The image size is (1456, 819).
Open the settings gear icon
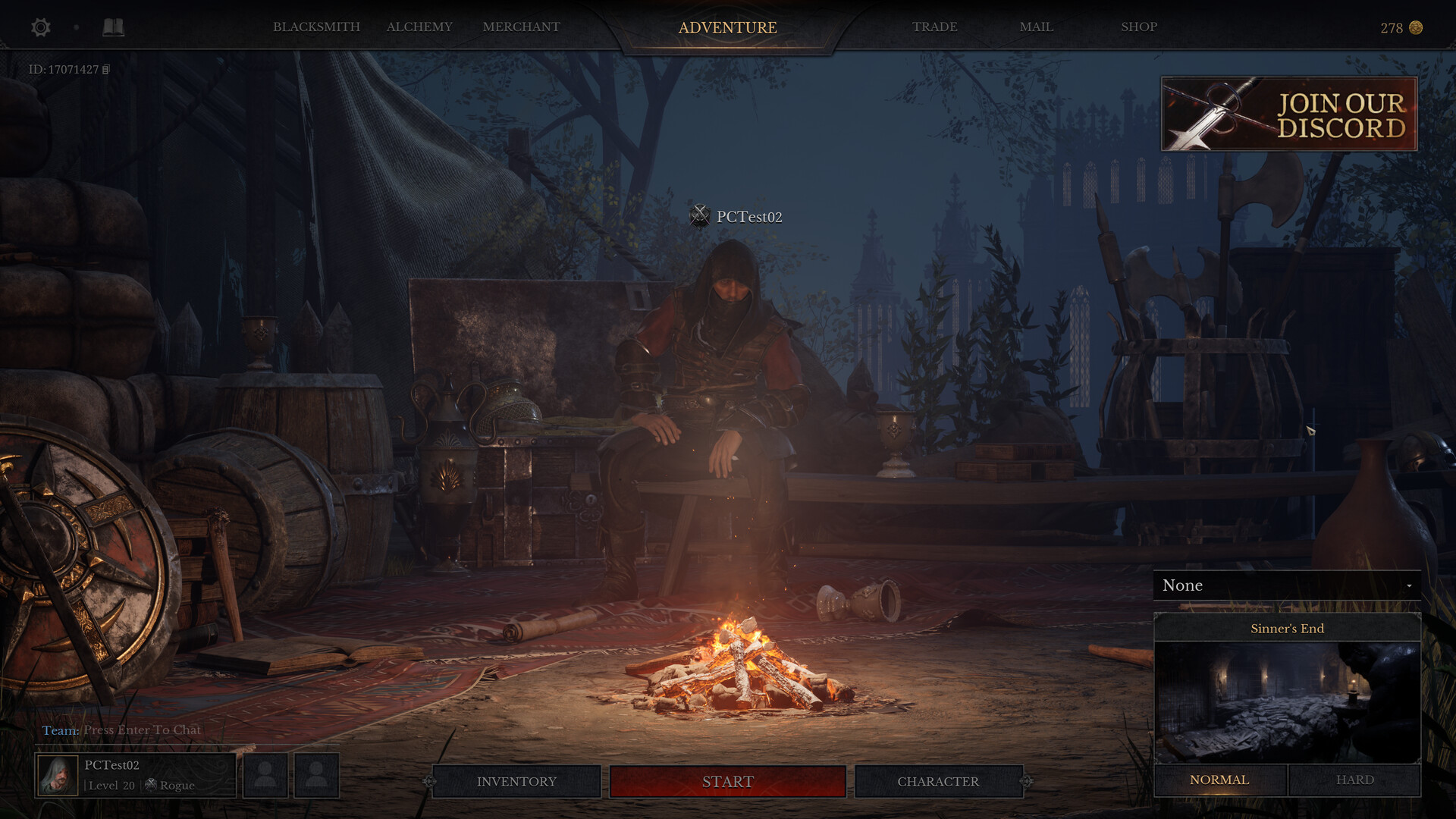point(41,28)
